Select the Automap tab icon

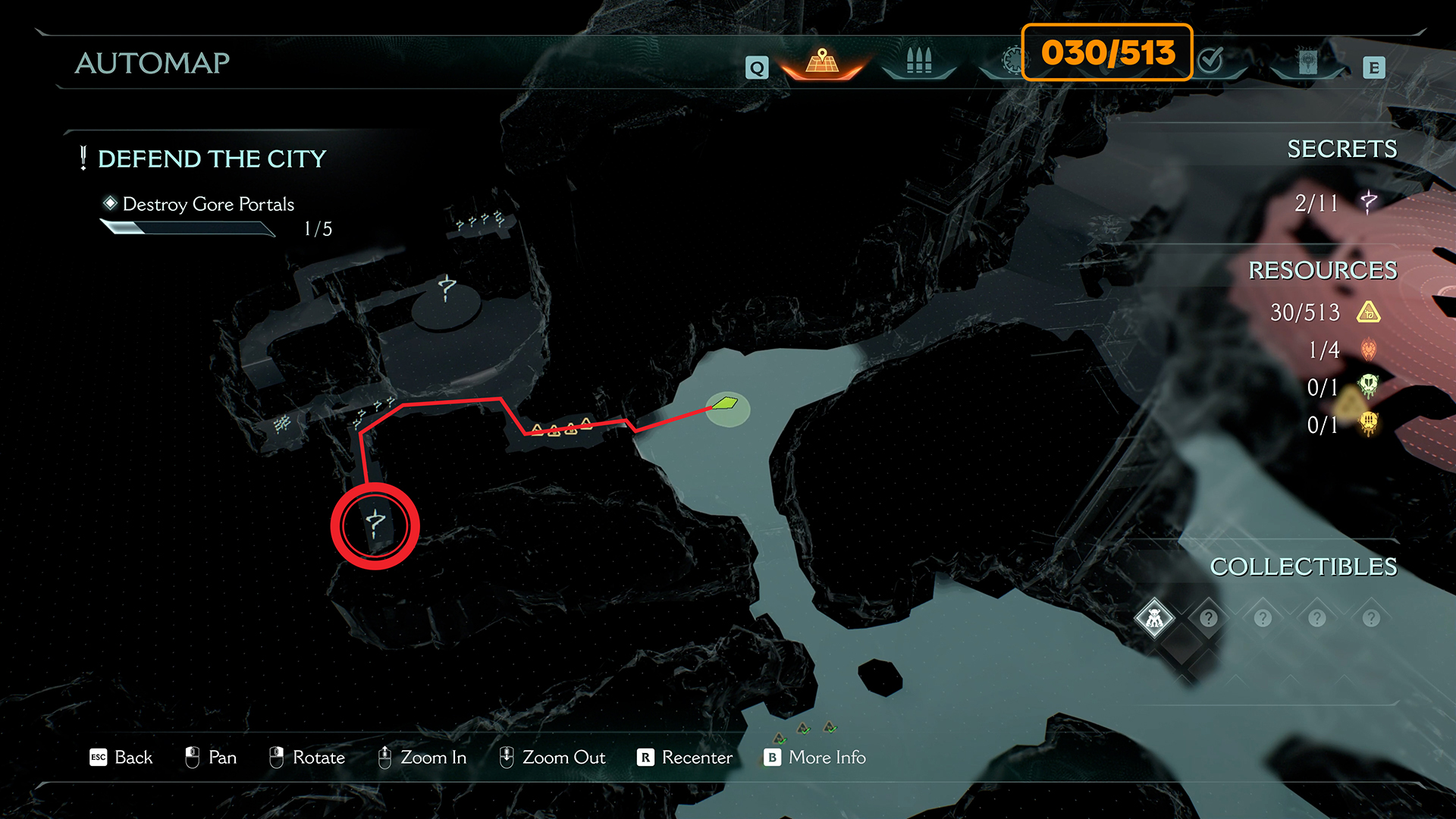point(822,61)
